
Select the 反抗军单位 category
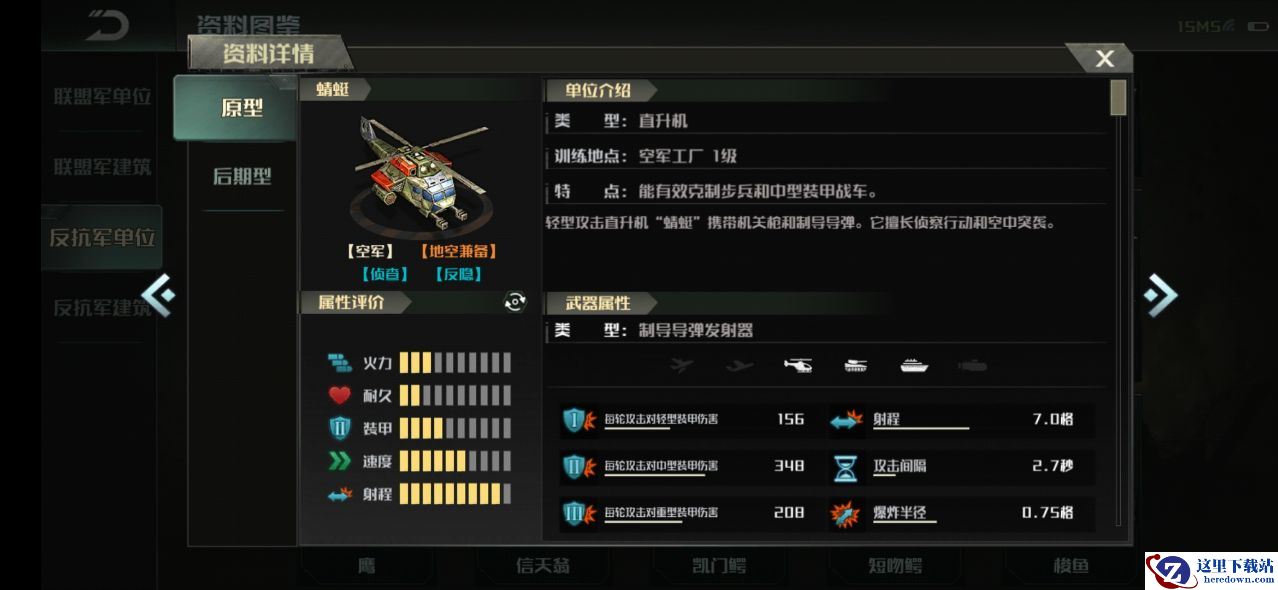point(102,238)
